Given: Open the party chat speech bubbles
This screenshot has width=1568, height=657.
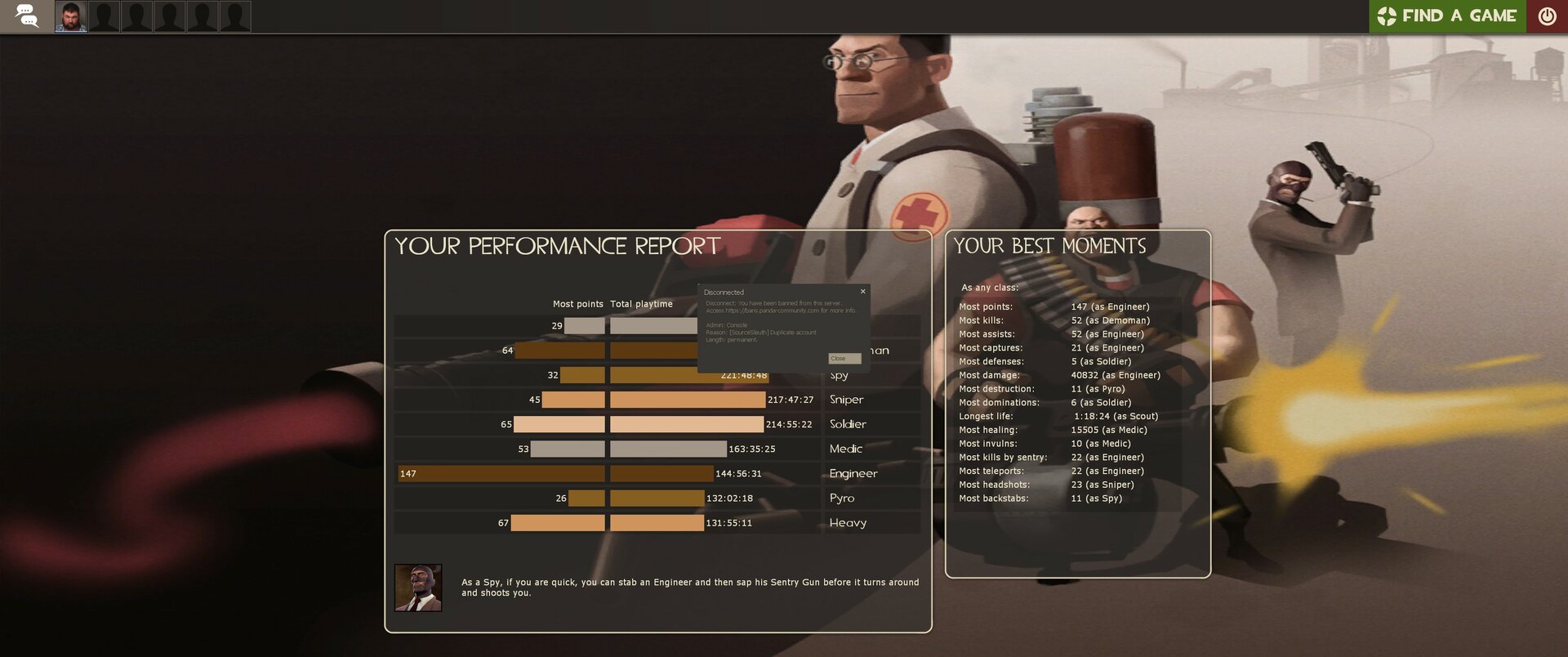Looking at the screenshot, I should tap(27, 16).
